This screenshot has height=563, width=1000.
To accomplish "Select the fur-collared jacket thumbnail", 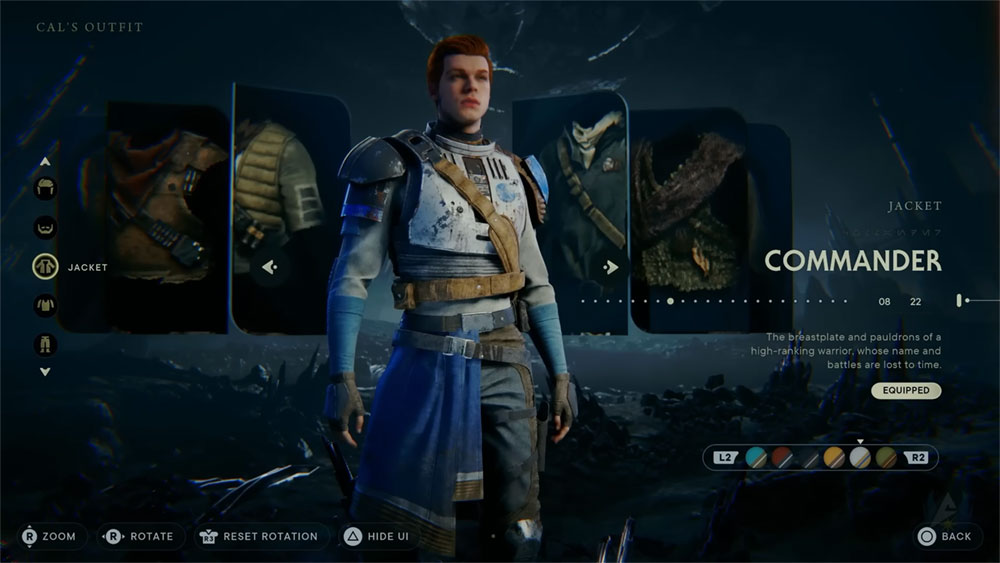I will pos(690,215).
